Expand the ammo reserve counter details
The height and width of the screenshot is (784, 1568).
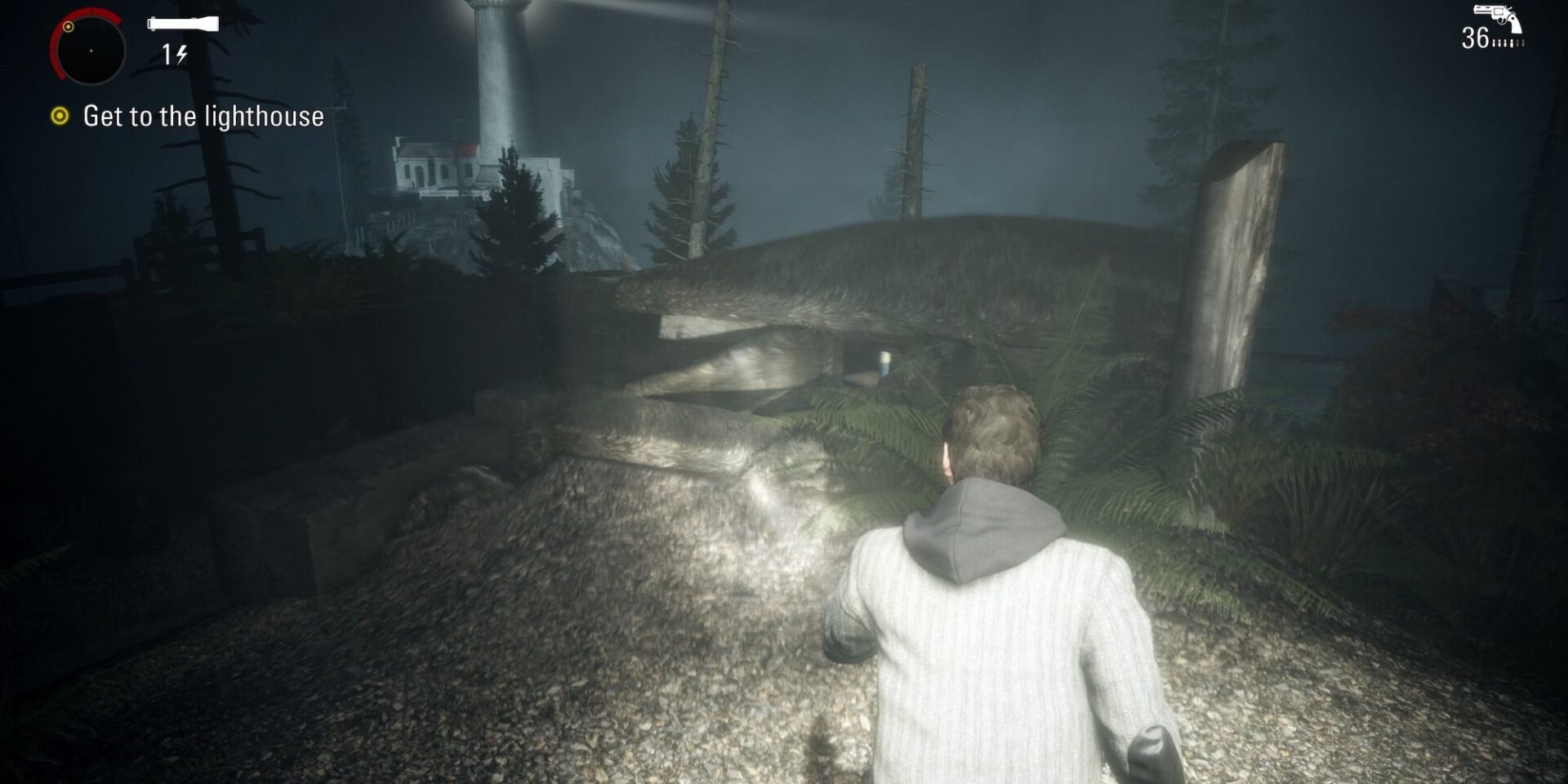(1477, 37)
